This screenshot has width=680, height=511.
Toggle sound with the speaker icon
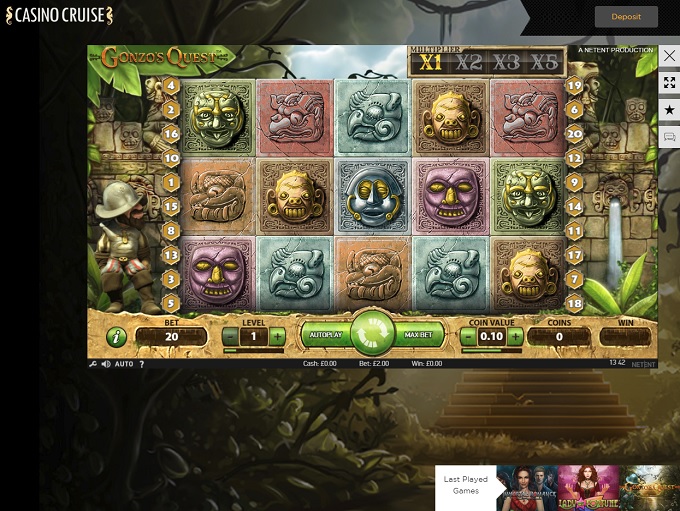click(106, 364)
